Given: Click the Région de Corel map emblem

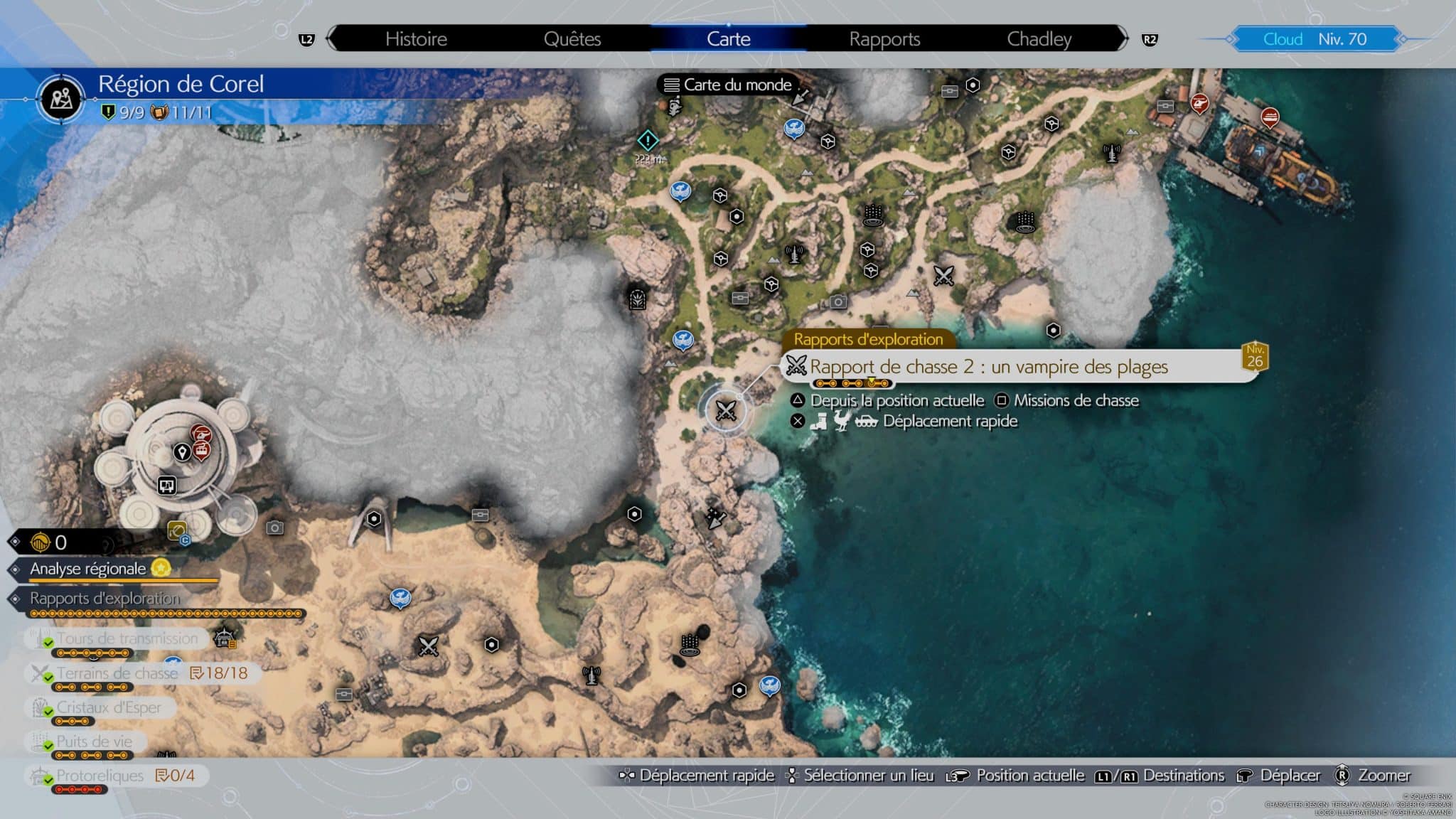Looking at the screenshot, I should [61, 98].
